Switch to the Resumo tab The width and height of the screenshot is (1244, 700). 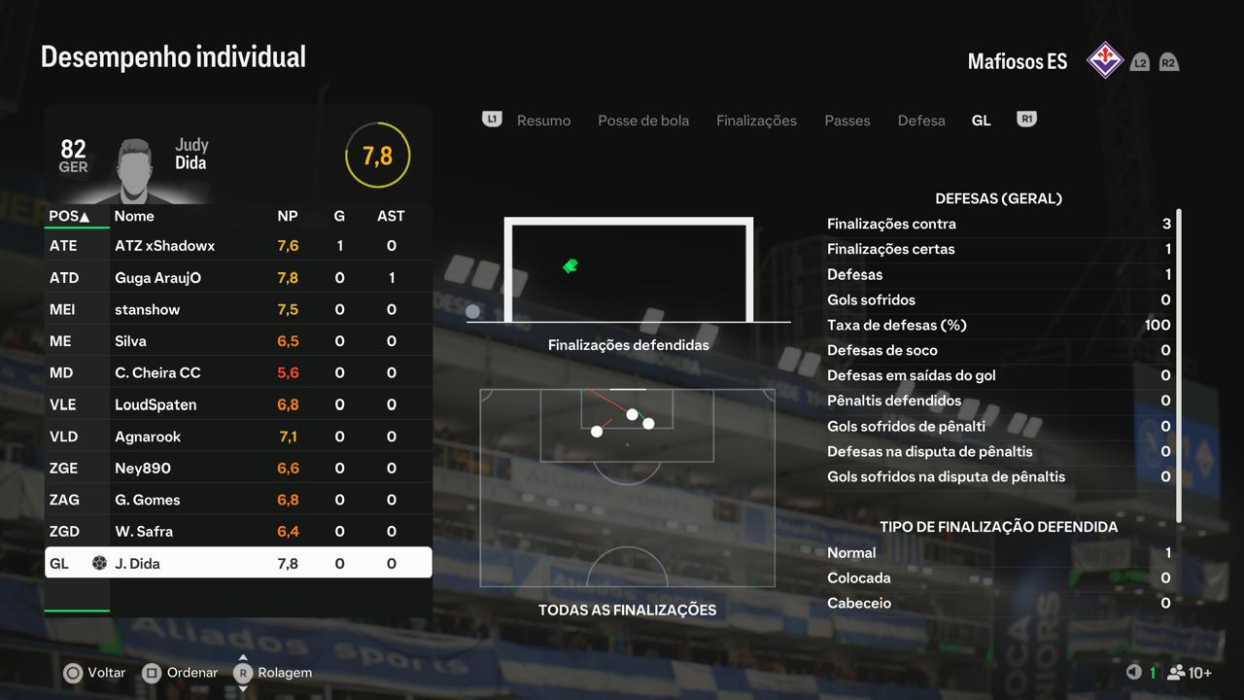point(543,121)
